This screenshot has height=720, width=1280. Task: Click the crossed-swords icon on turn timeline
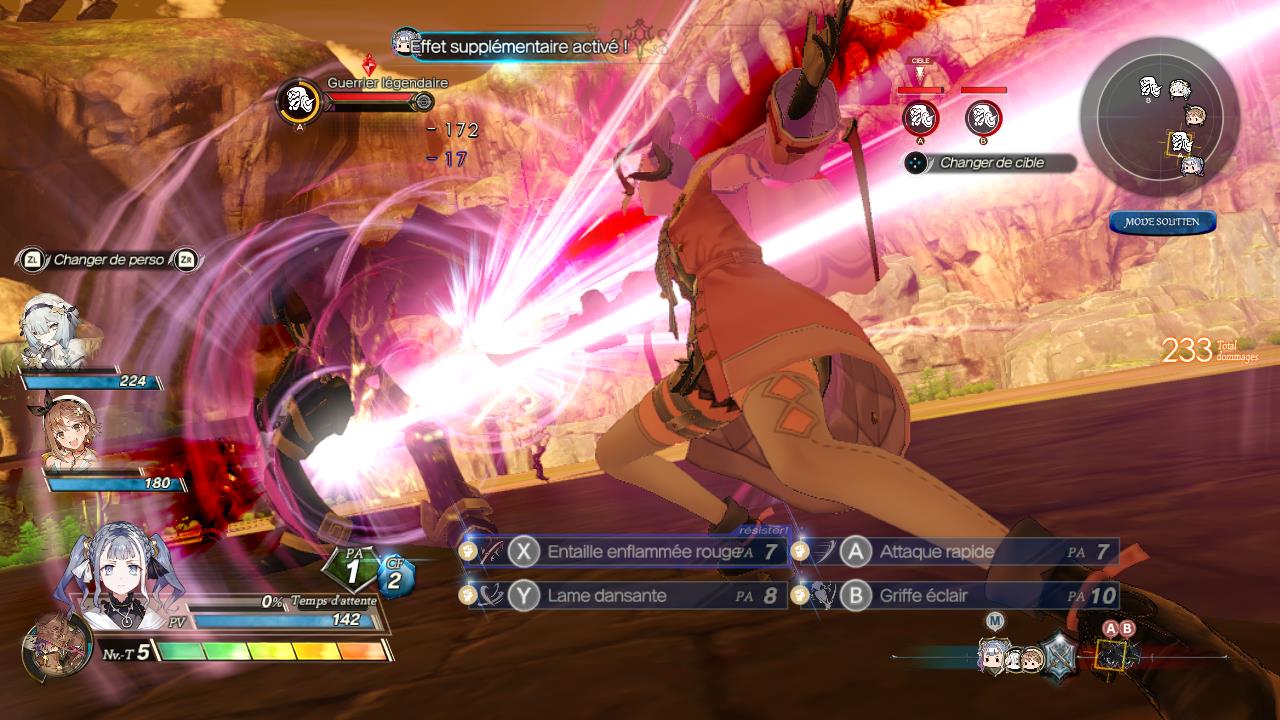click(x=1058, y=659)
